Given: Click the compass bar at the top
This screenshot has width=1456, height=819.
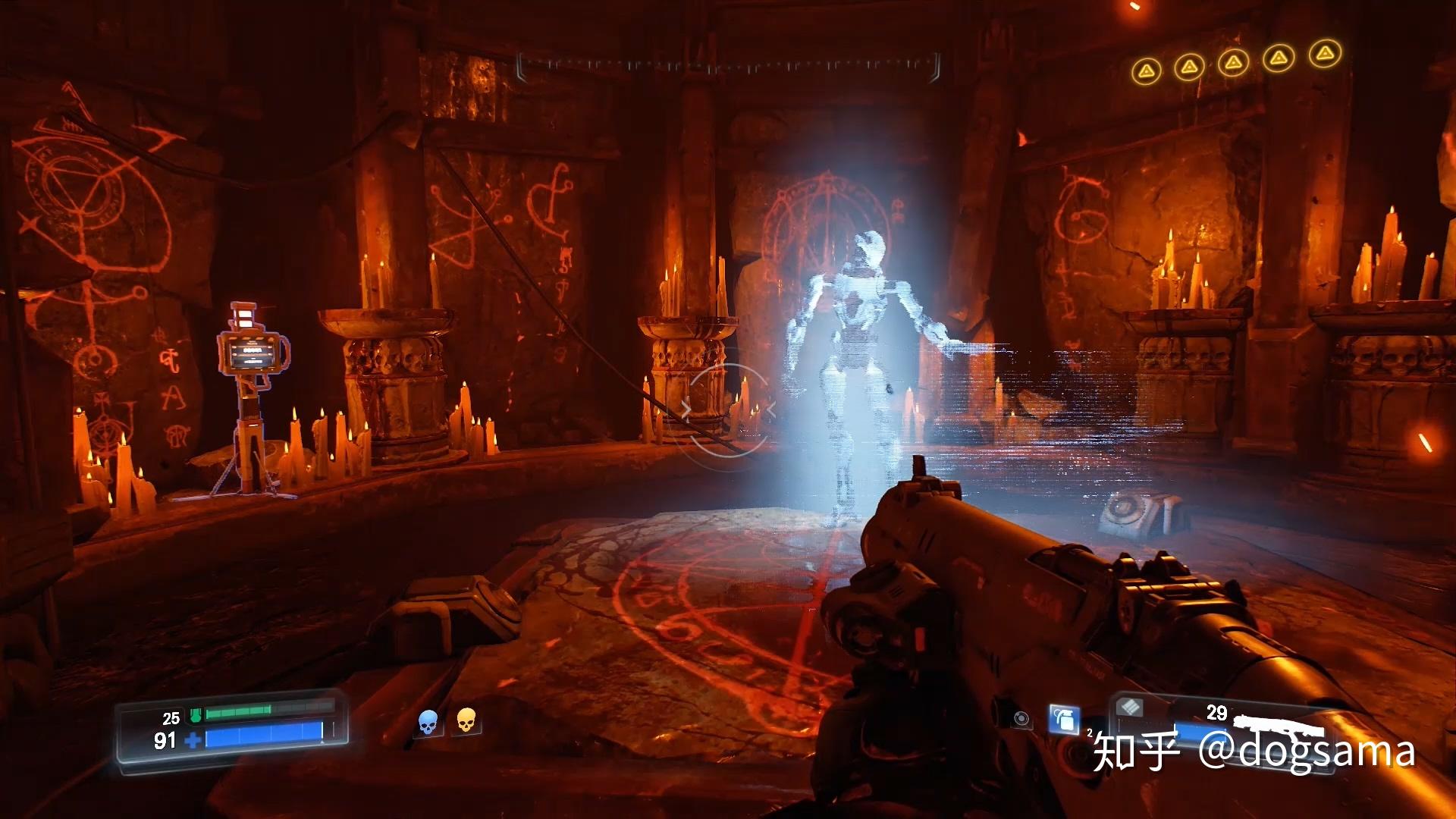Looking at the screenshot, I should pyautogui.click(x=728, y=67).
